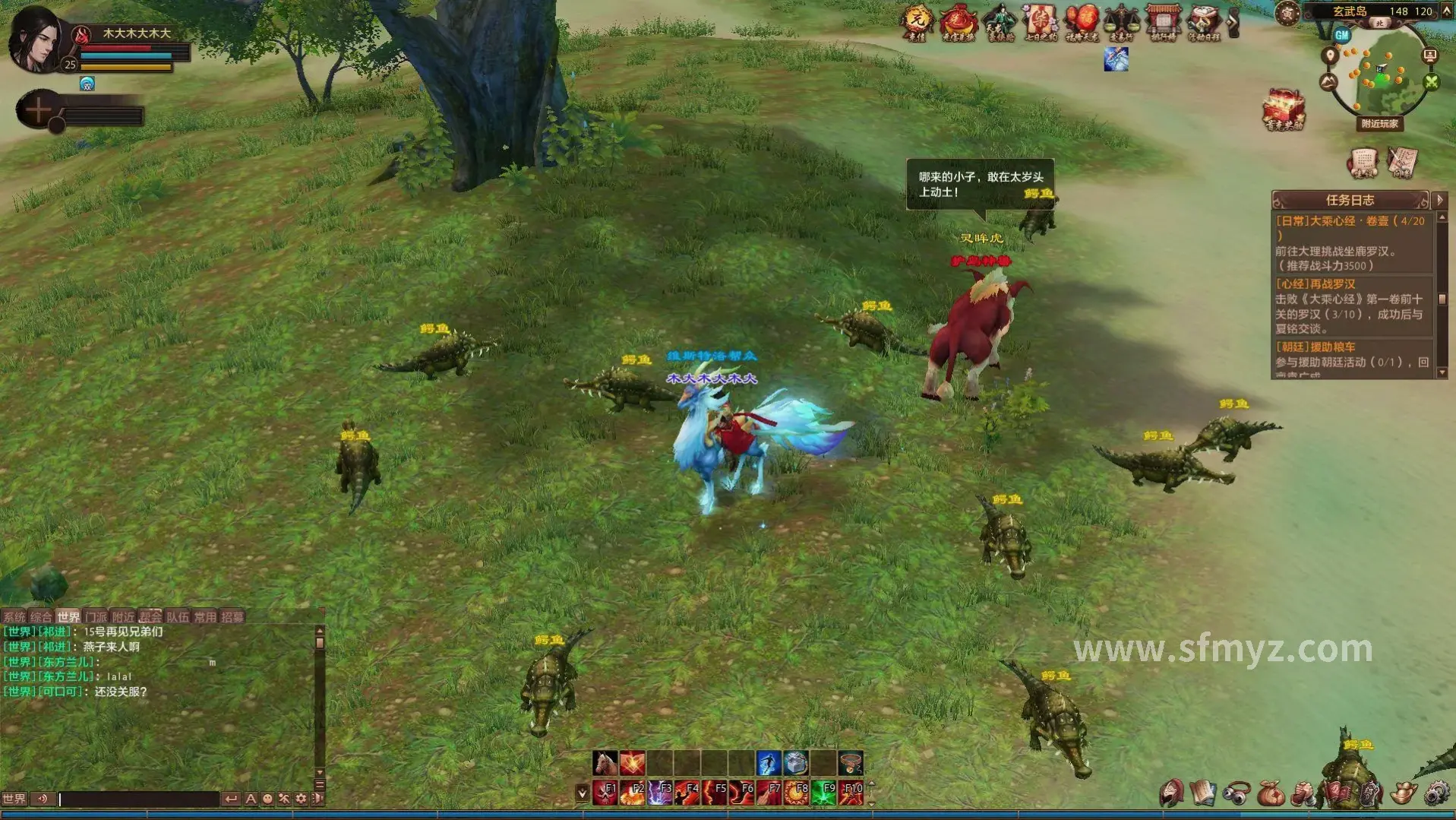Click the crossed swords icon beside minimap
The width and height of the screenshot is (1456, 820).
tap(1432, 82)
